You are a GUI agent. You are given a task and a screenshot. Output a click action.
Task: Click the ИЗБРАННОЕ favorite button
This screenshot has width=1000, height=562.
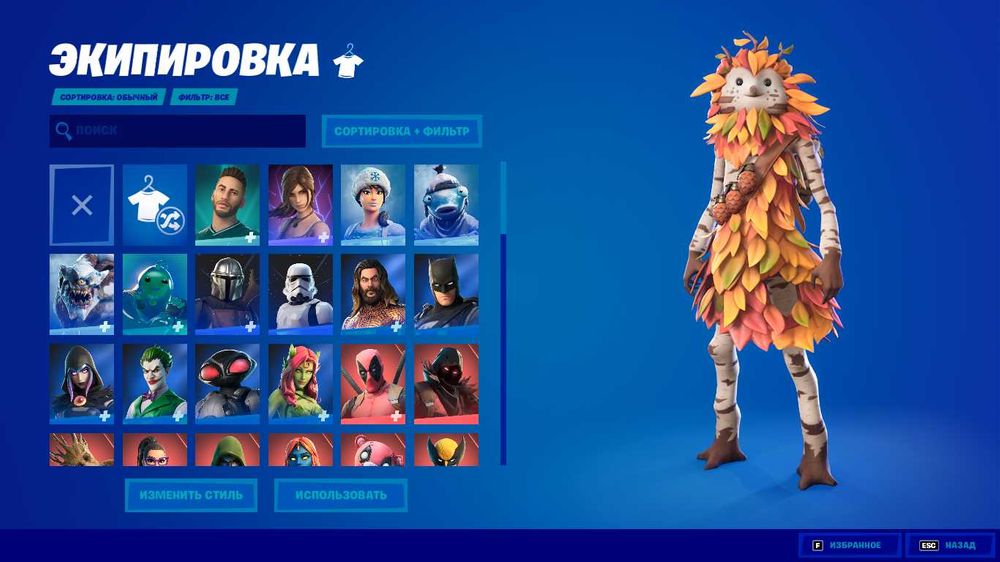849,545
